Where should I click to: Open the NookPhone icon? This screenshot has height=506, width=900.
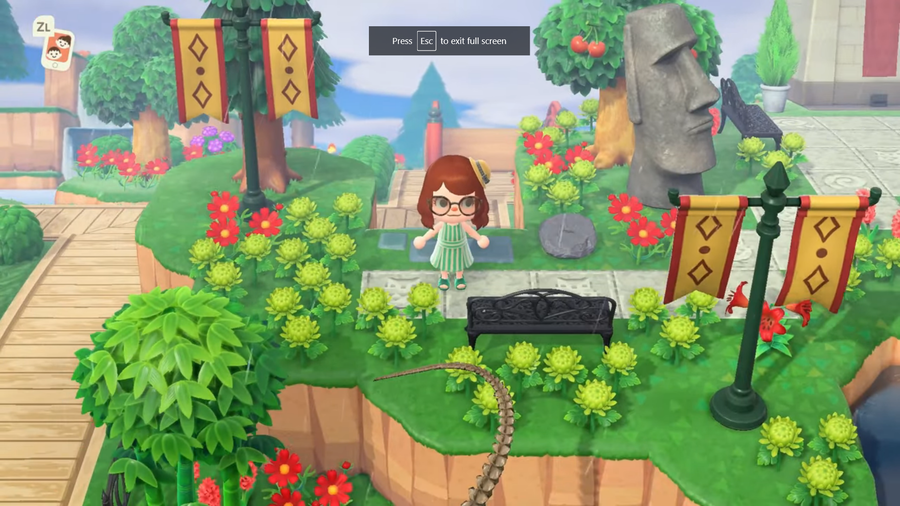click(x=58, y=49)
